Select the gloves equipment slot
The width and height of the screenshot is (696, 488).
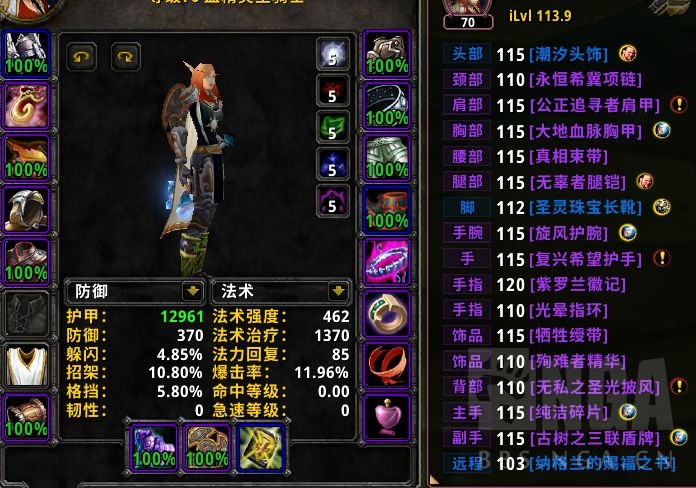pos(387,54)
